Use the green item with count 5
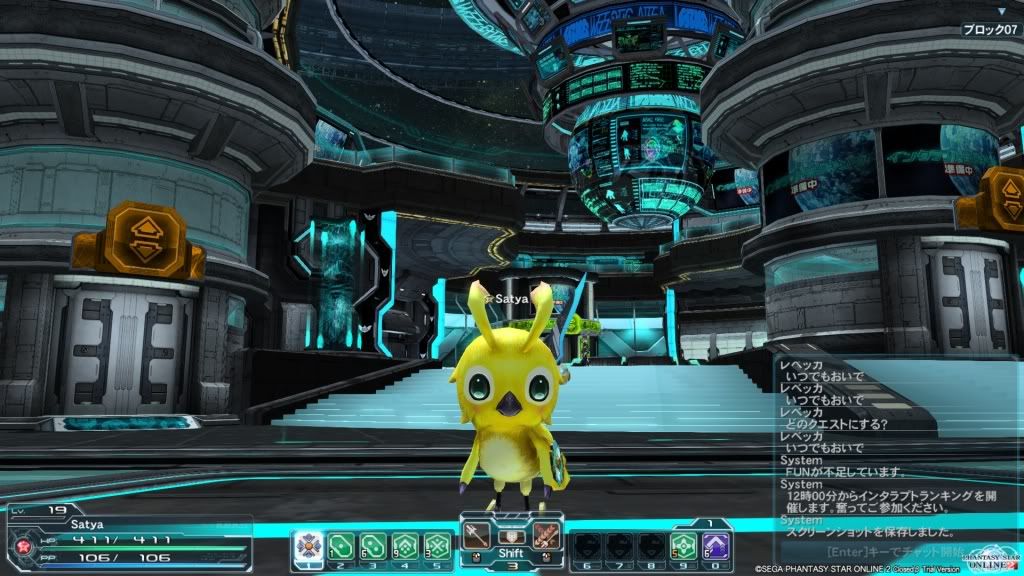Viewport: 1024px width, 576px height. [684, 546]
